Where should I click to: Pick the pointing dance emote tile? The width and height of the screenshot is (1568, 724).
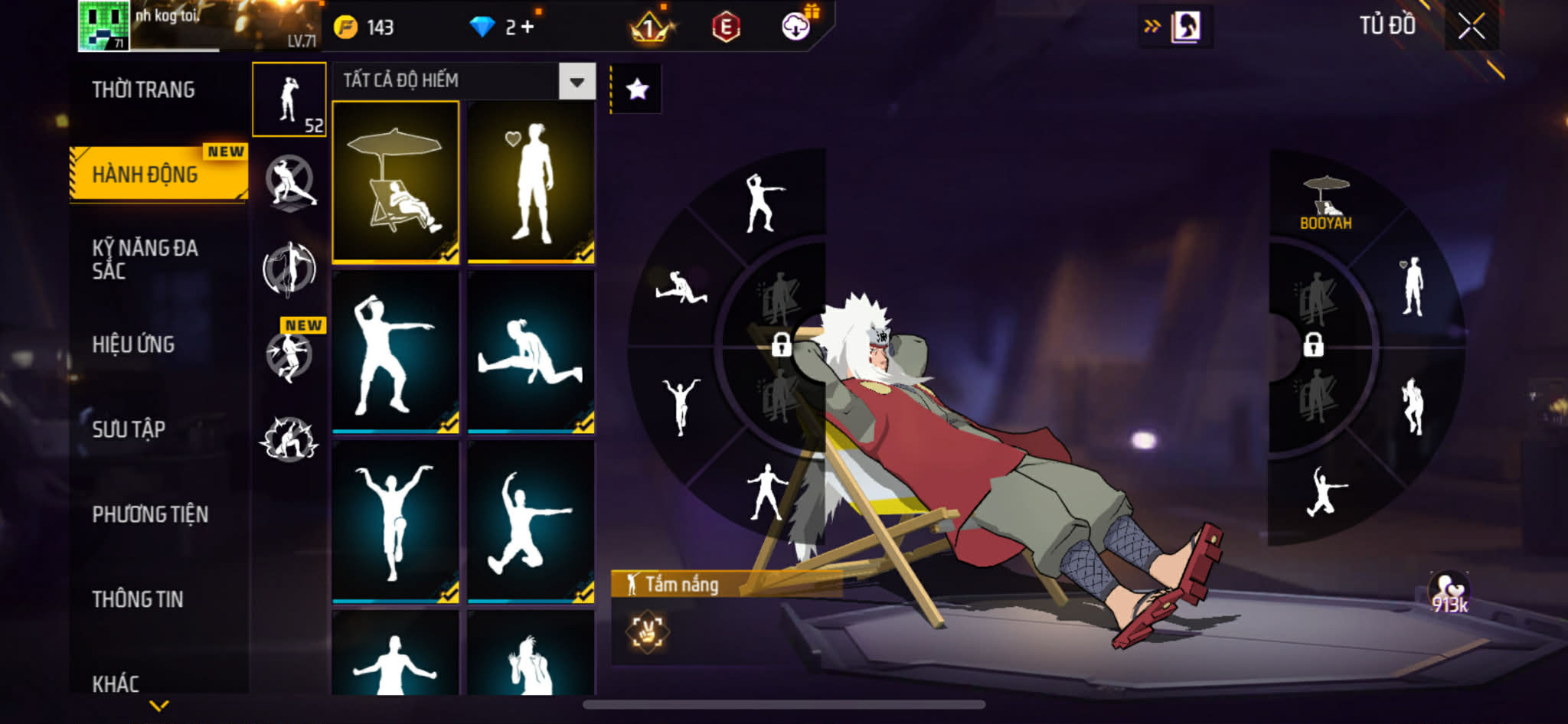pos(396,352)
